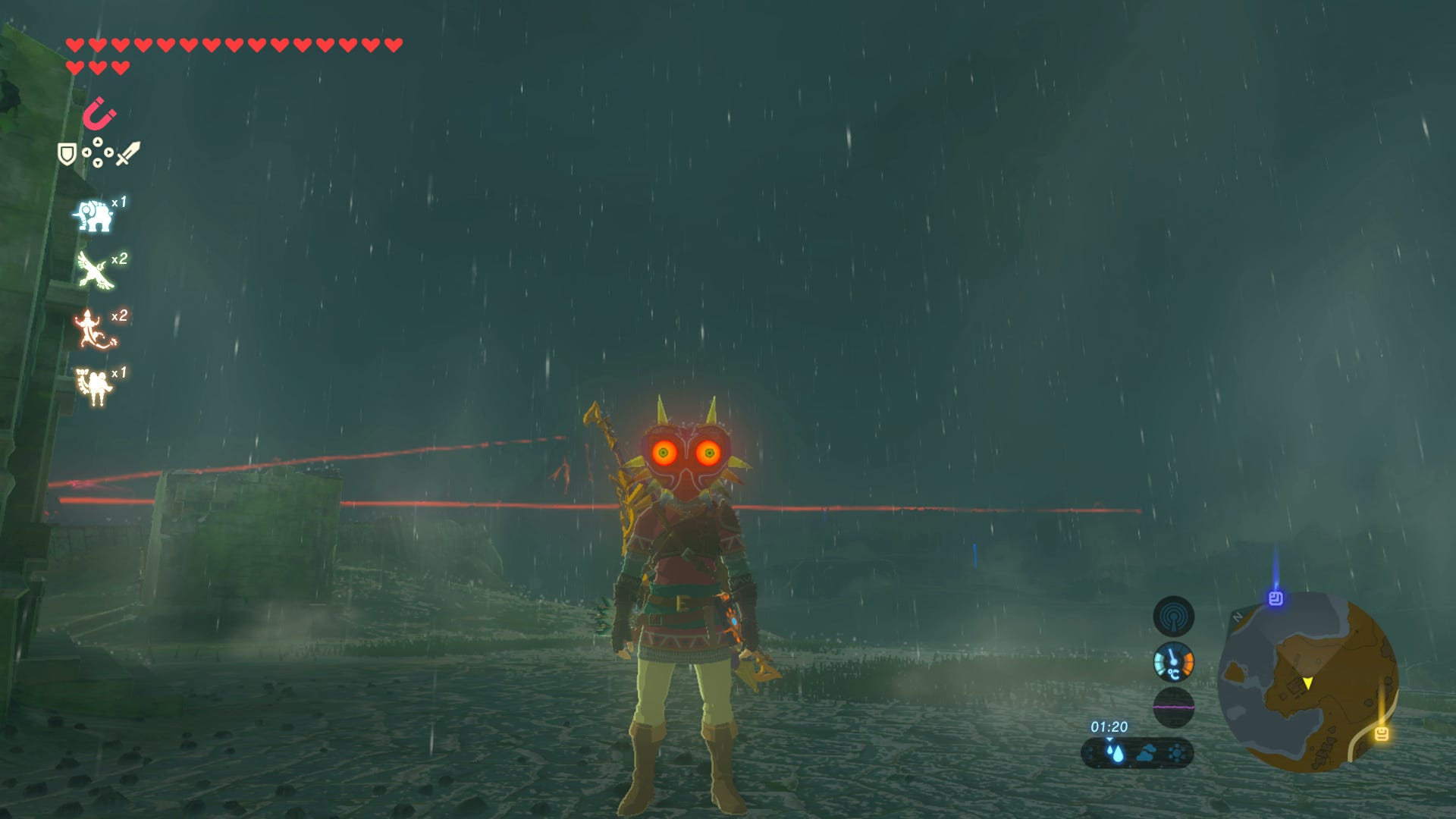The height and width of the screenshot is (819, 1456).
Task: Expand weapon selection via the D-pad up arrow
Action: point(98,143)
